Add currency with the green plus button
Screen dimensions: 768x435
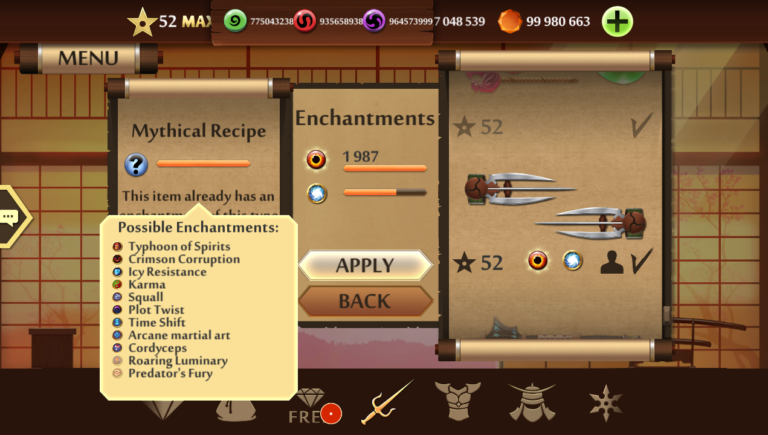tap(617, 21)
